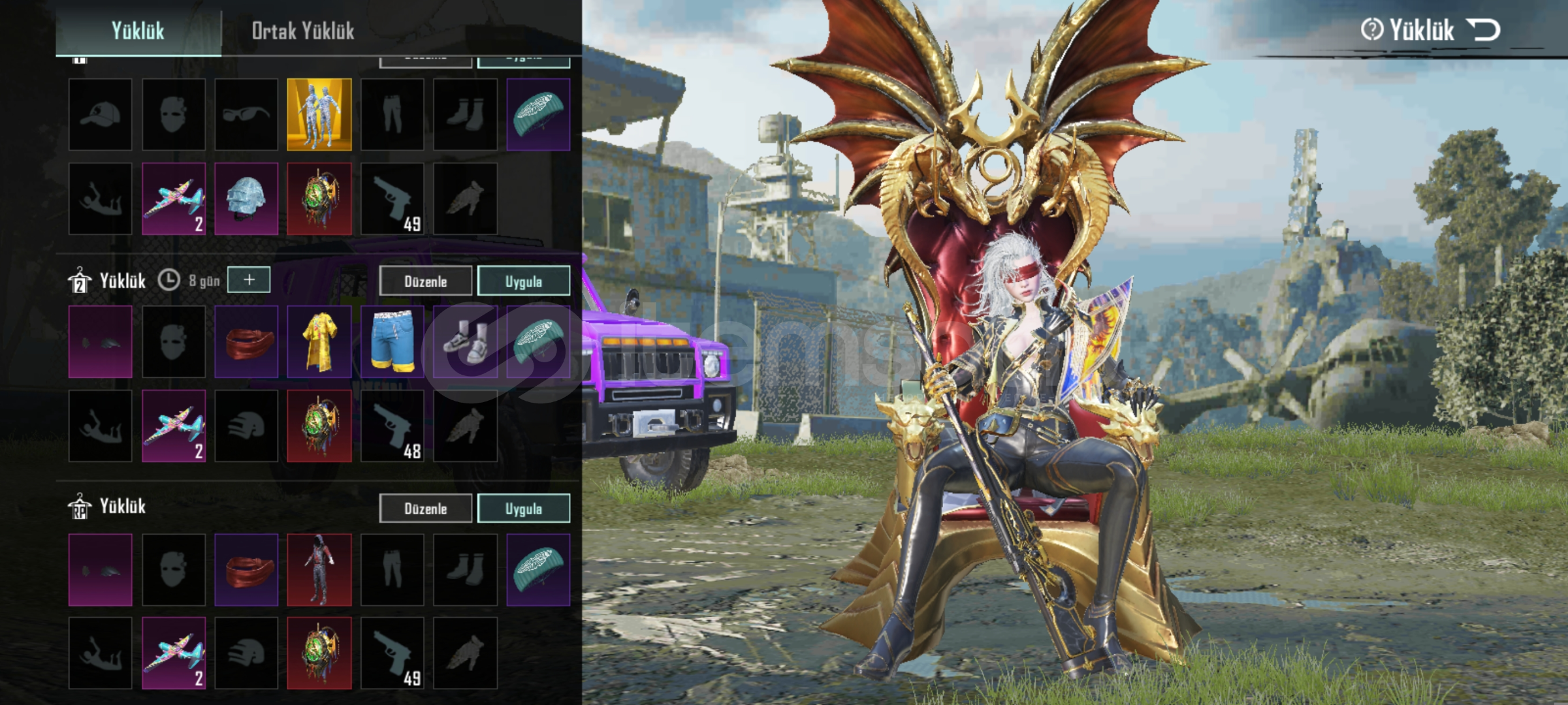Screen dimensions: 1568x705
Task: Pick the blue shorts slot
Action: click(x=392, y=342)
